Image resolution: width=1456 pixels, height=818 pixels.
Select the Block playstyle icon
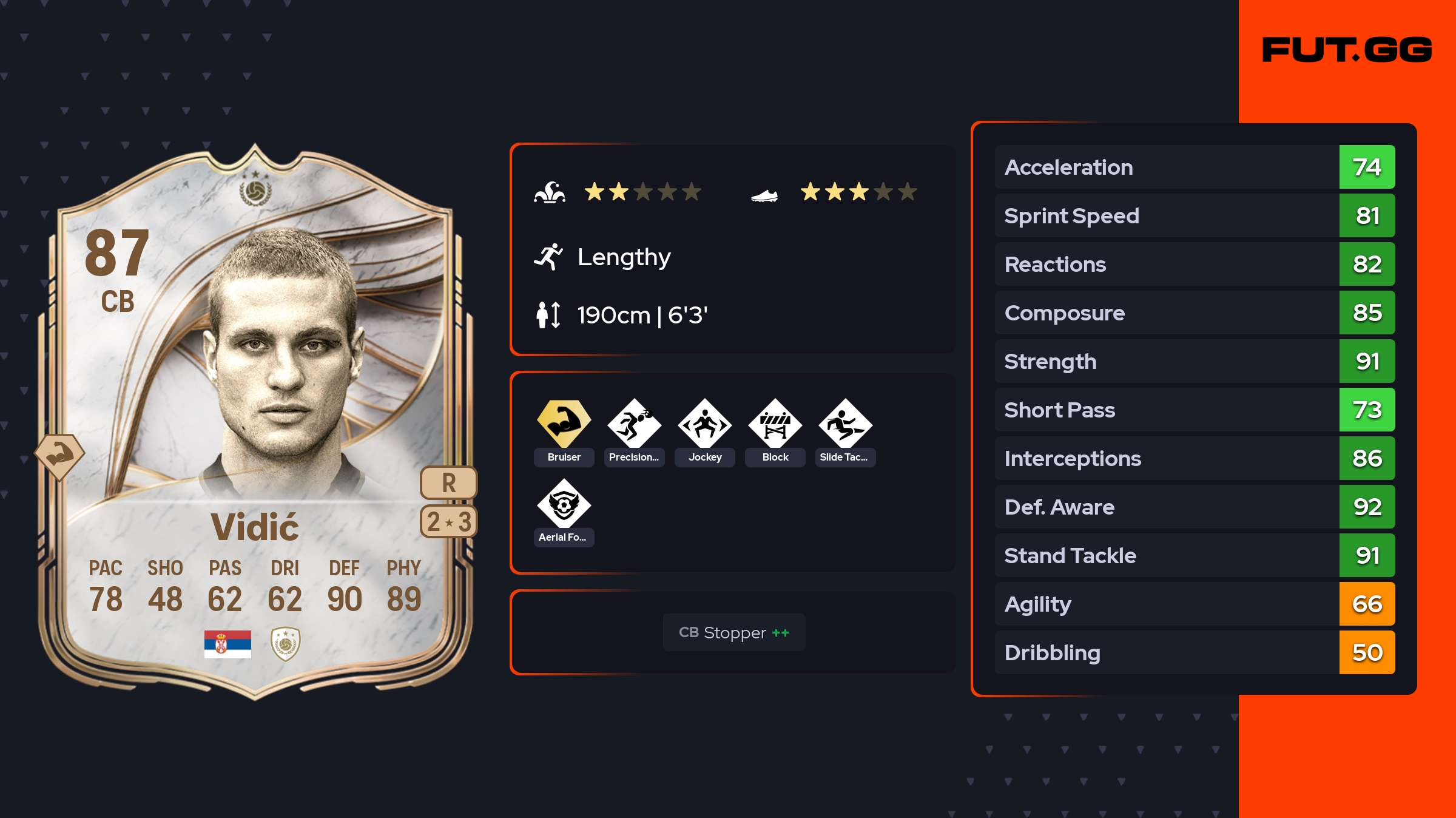(x=775, y=424)
